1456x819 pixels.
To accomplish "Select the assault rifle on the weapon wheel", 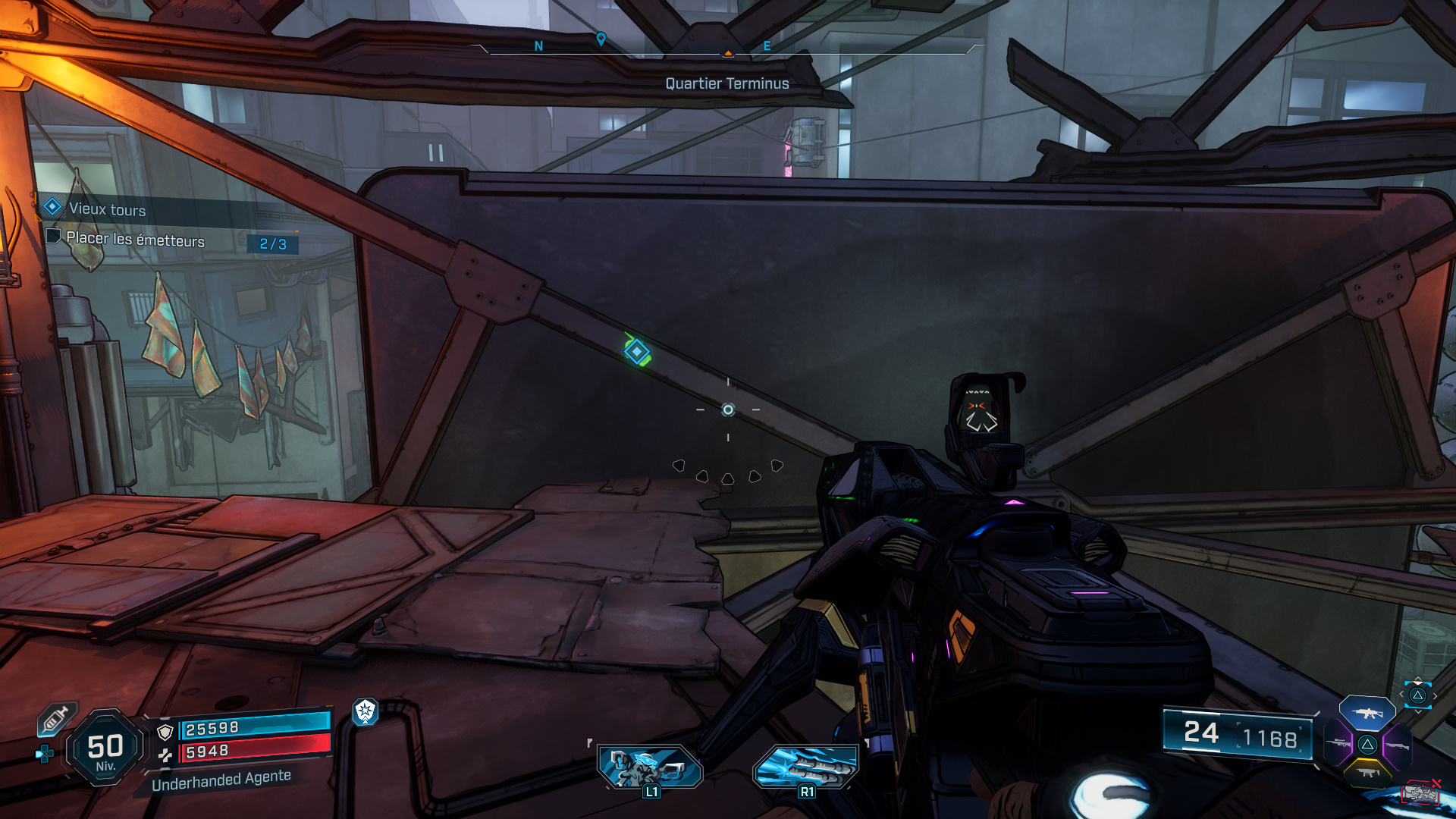I will pos(1367,713).
